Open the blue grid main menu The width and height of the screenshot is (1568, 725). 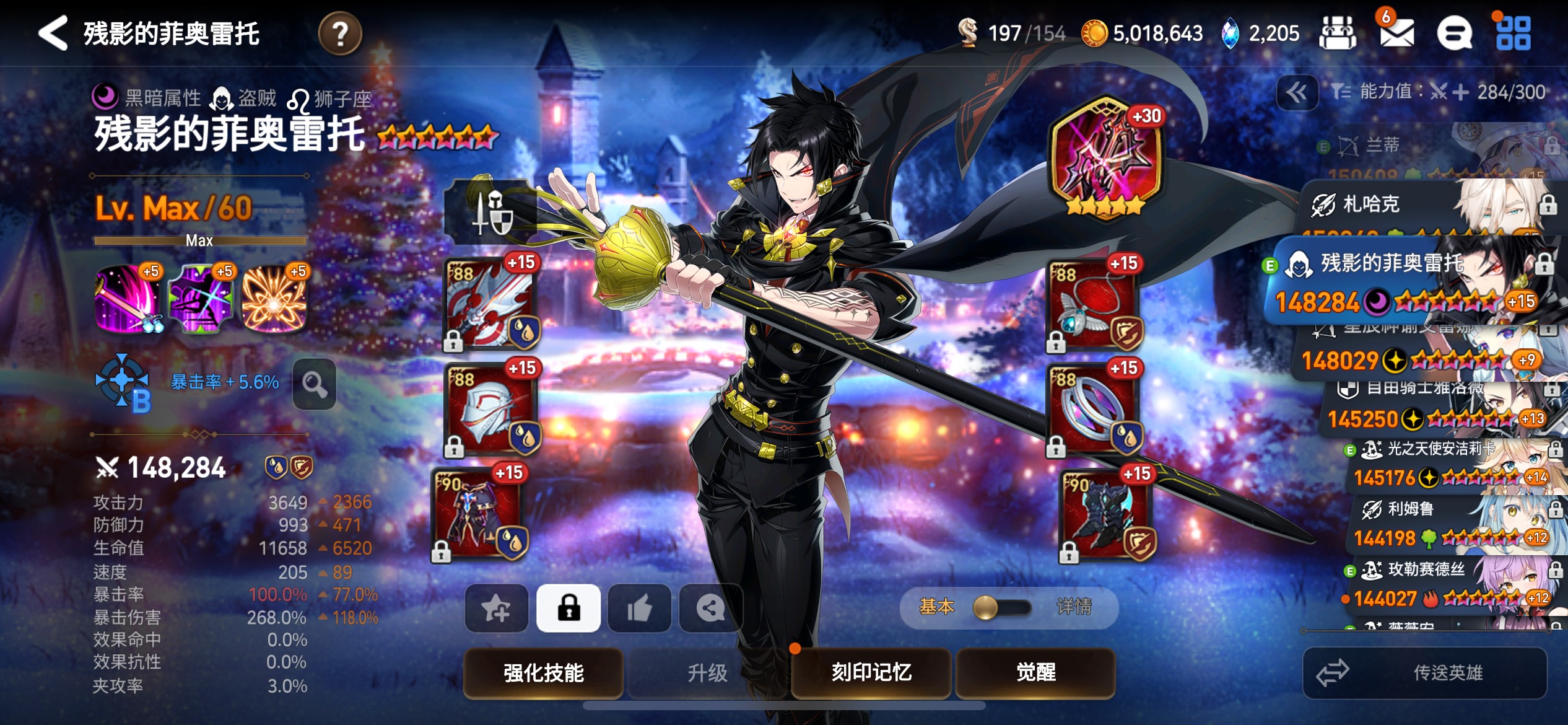coord(1513,33)
